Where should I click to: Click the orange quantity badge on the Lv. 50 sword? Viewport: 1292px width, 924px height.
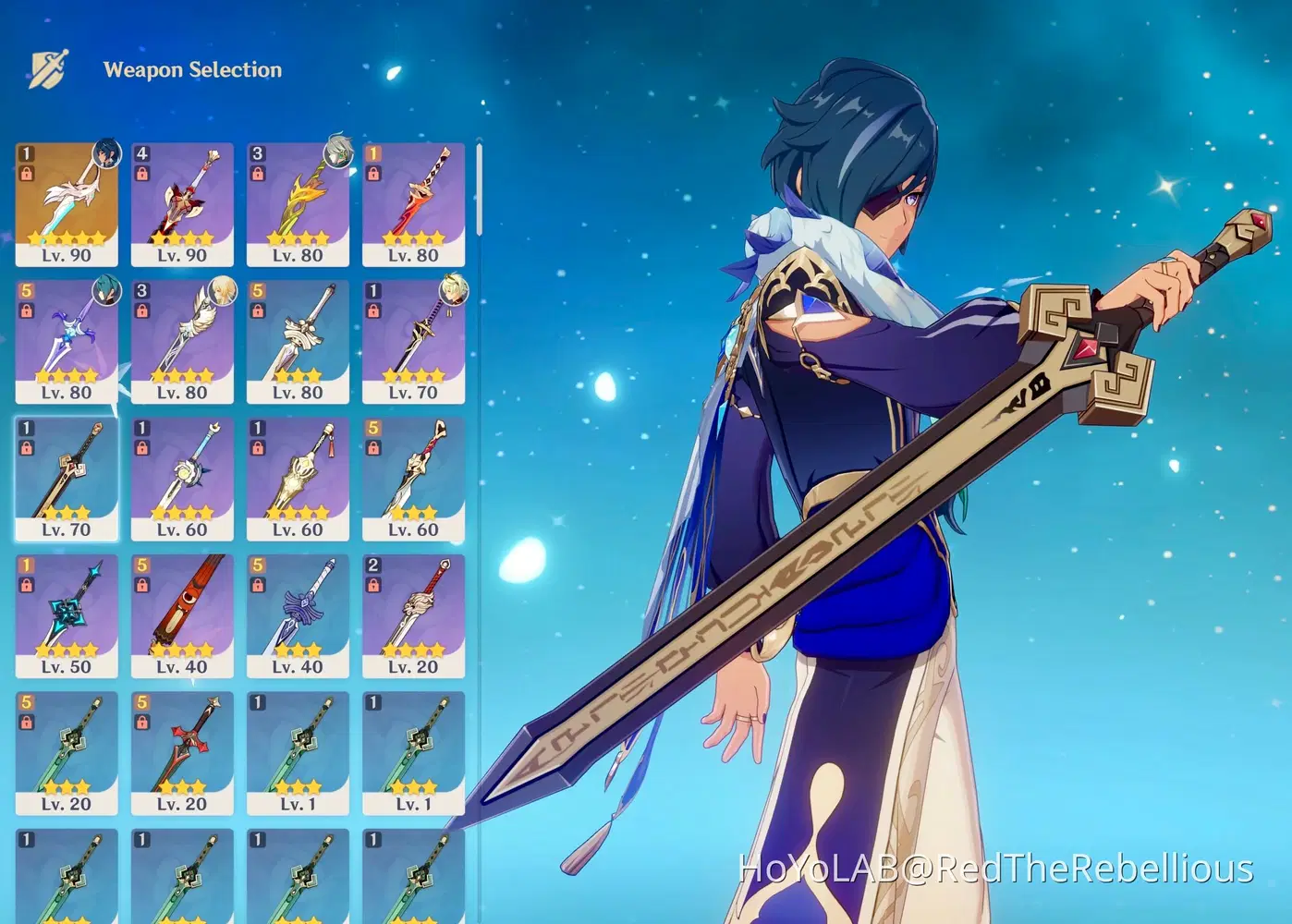pos(27,564)
